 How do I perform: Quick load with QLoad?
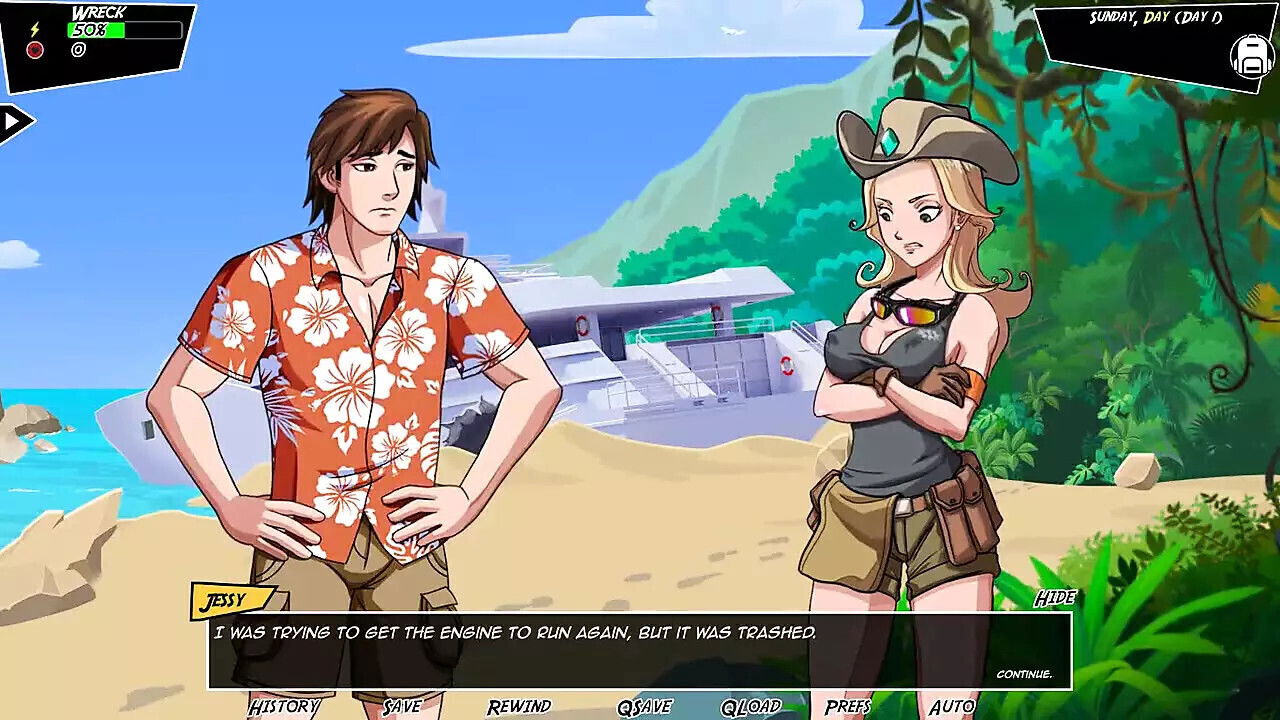[751, 708]
